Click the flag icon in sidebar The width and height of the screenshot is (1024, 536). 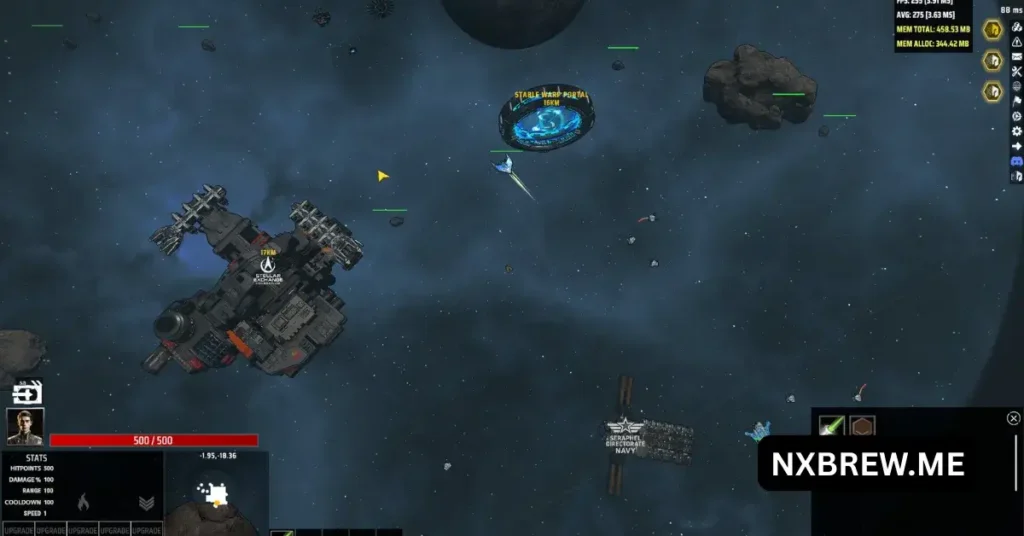[1017, 101]
